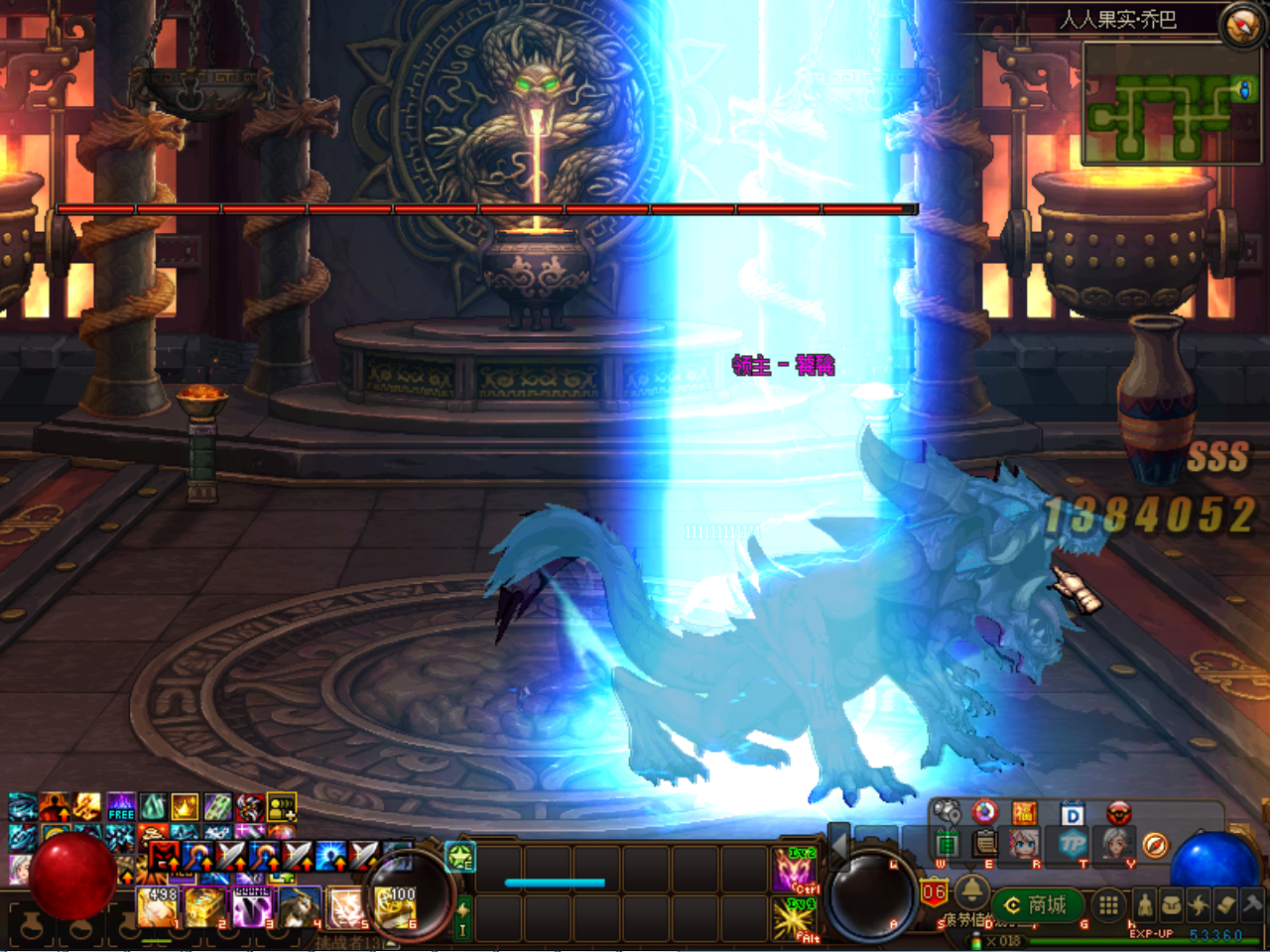This screenshot has height=952, width=1270.
Task: Toggle the yellow-bordered party invite buff icon
Action: click(x=282, y=808)
